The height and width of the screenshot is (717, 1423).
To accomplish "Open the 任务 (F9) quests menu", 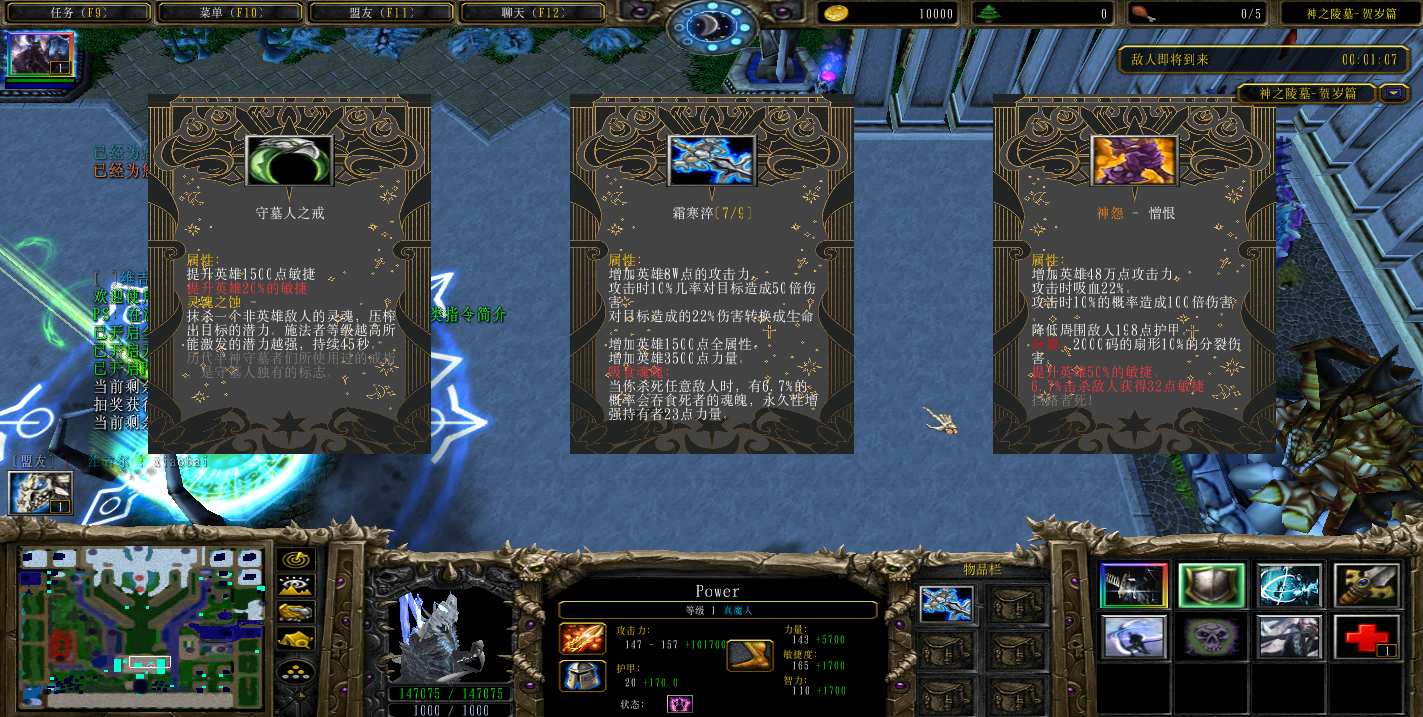I will click(78, 13).
